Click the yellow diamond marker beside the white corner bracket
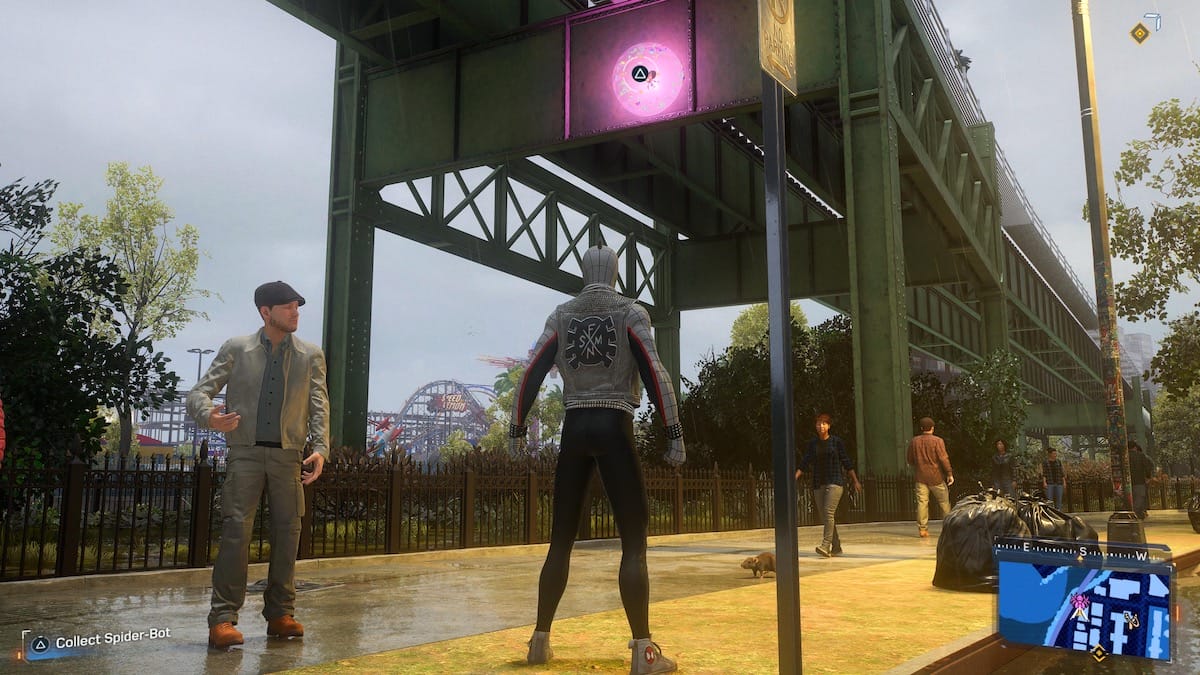Viewport: 1200px width, 675px height. click(x=1139, y=33)
